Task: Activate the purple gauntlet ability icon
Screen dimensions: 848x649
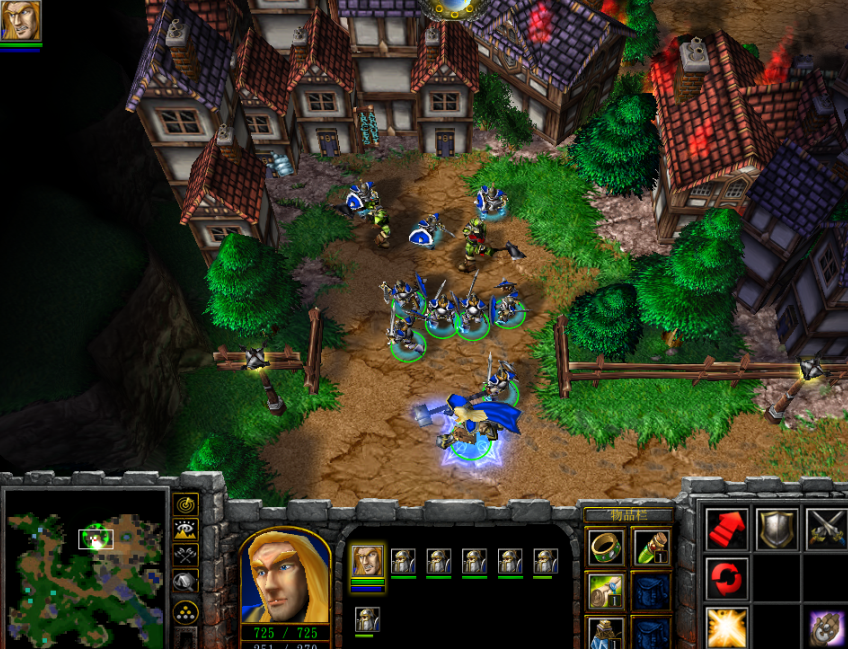Action: (825, 628)
